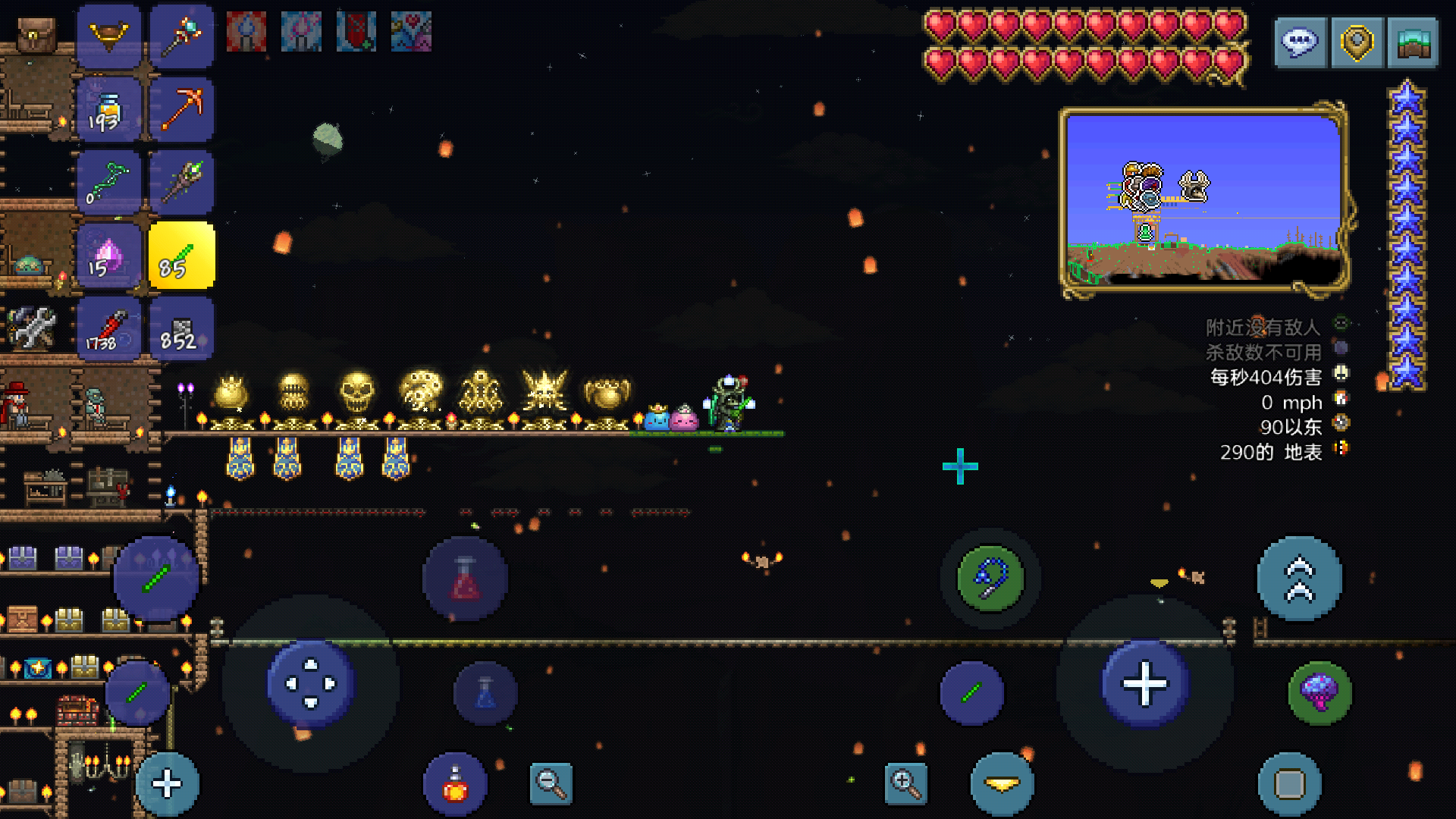This screenshot has width=1456, height=819.
Task: Open the chat speech bubble
Action: [x=1300, y=42]
